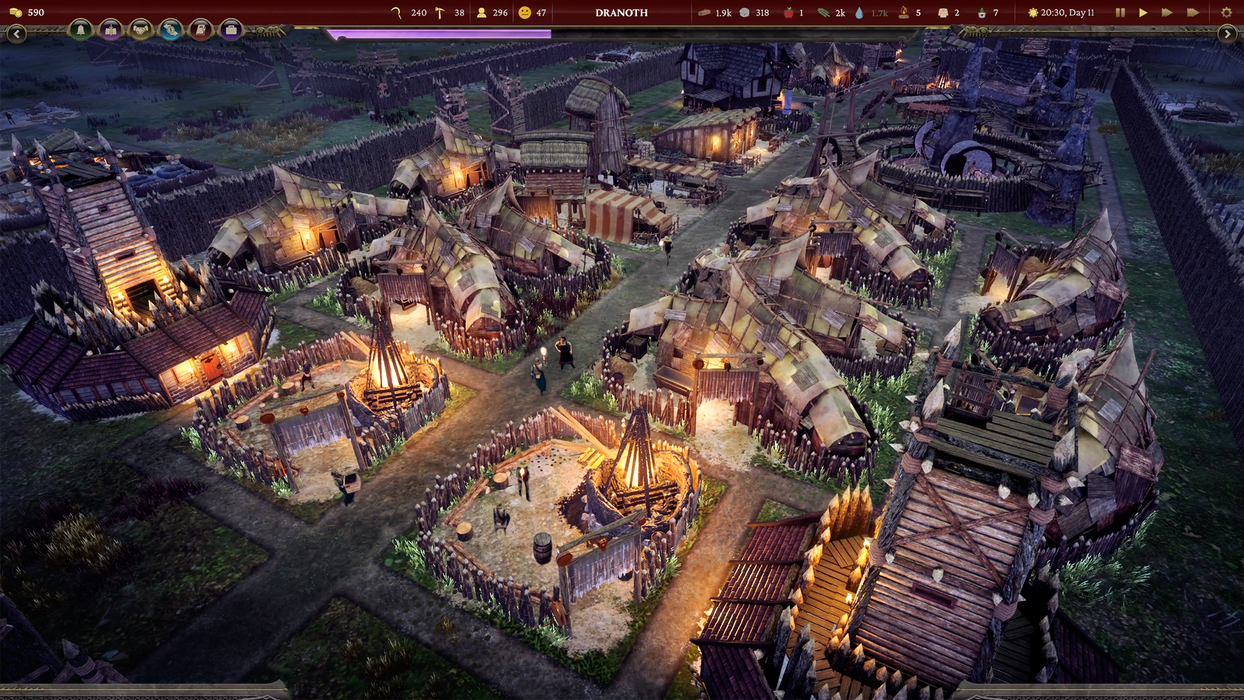Click the right arrow expand button
Viewport: 1244px width, 700px height.
click(1227, 34)
